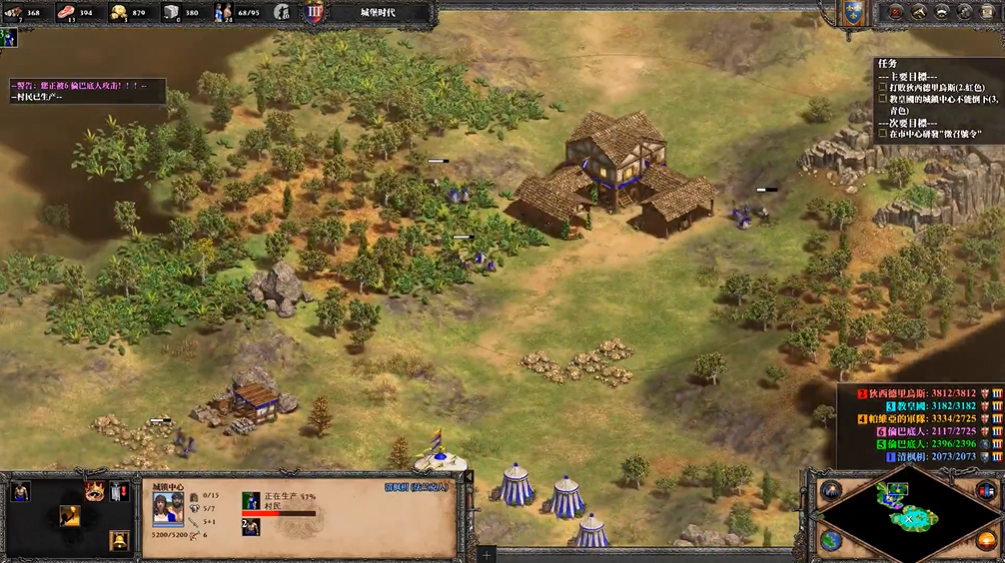
Task: Click the glowing crown research icon
Action: (x=95, y=490)
